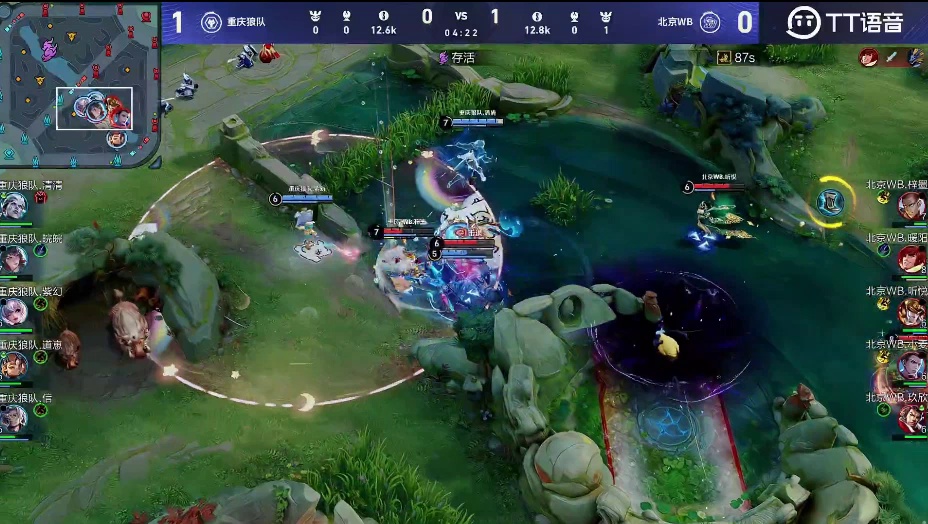
Task: Choose 北京WB.暖阳 hero portrait
Action: 911,259
